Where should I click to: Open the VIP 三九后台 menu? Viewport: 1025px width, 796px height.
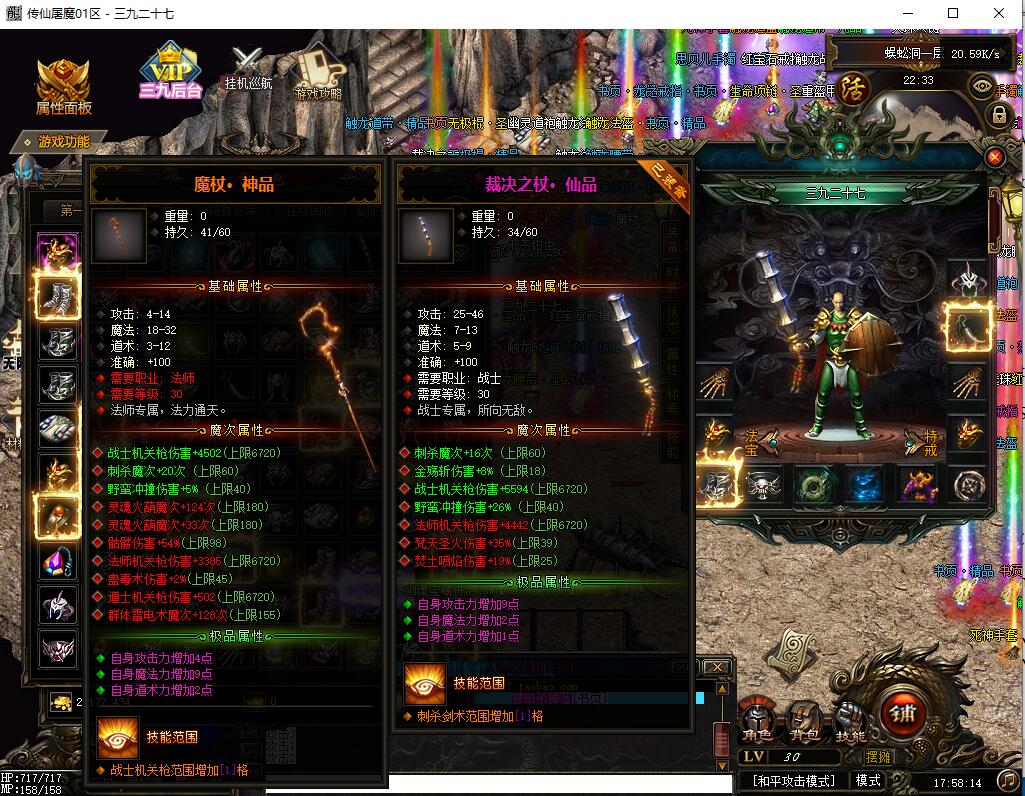tap(170, 70)
